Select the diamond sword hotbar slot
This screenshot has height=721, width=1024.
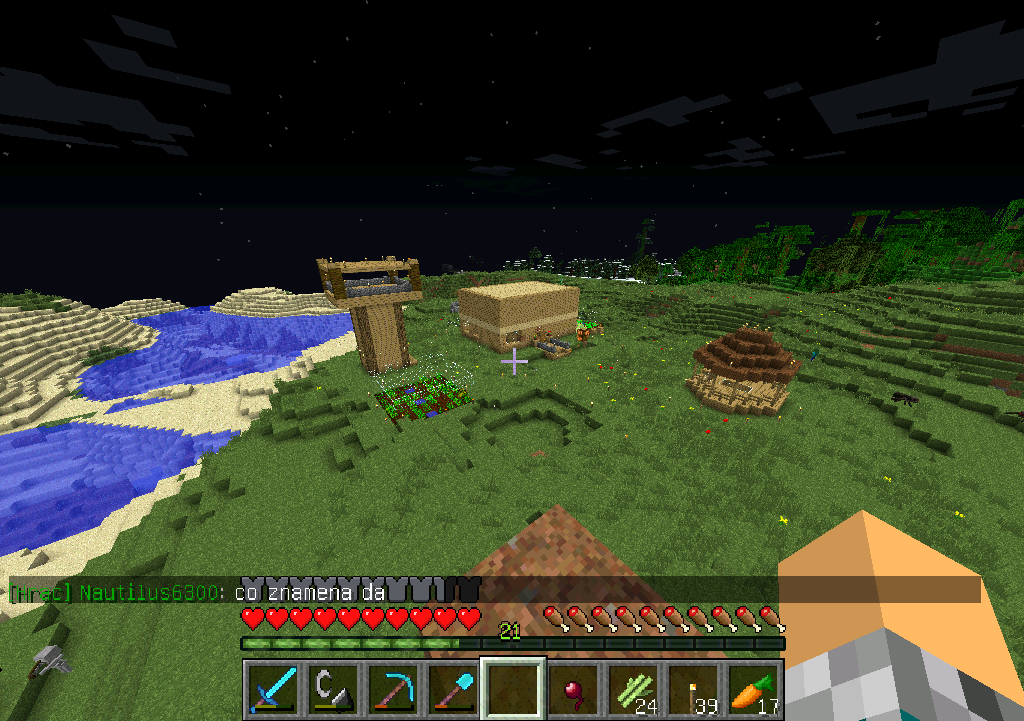273,689
